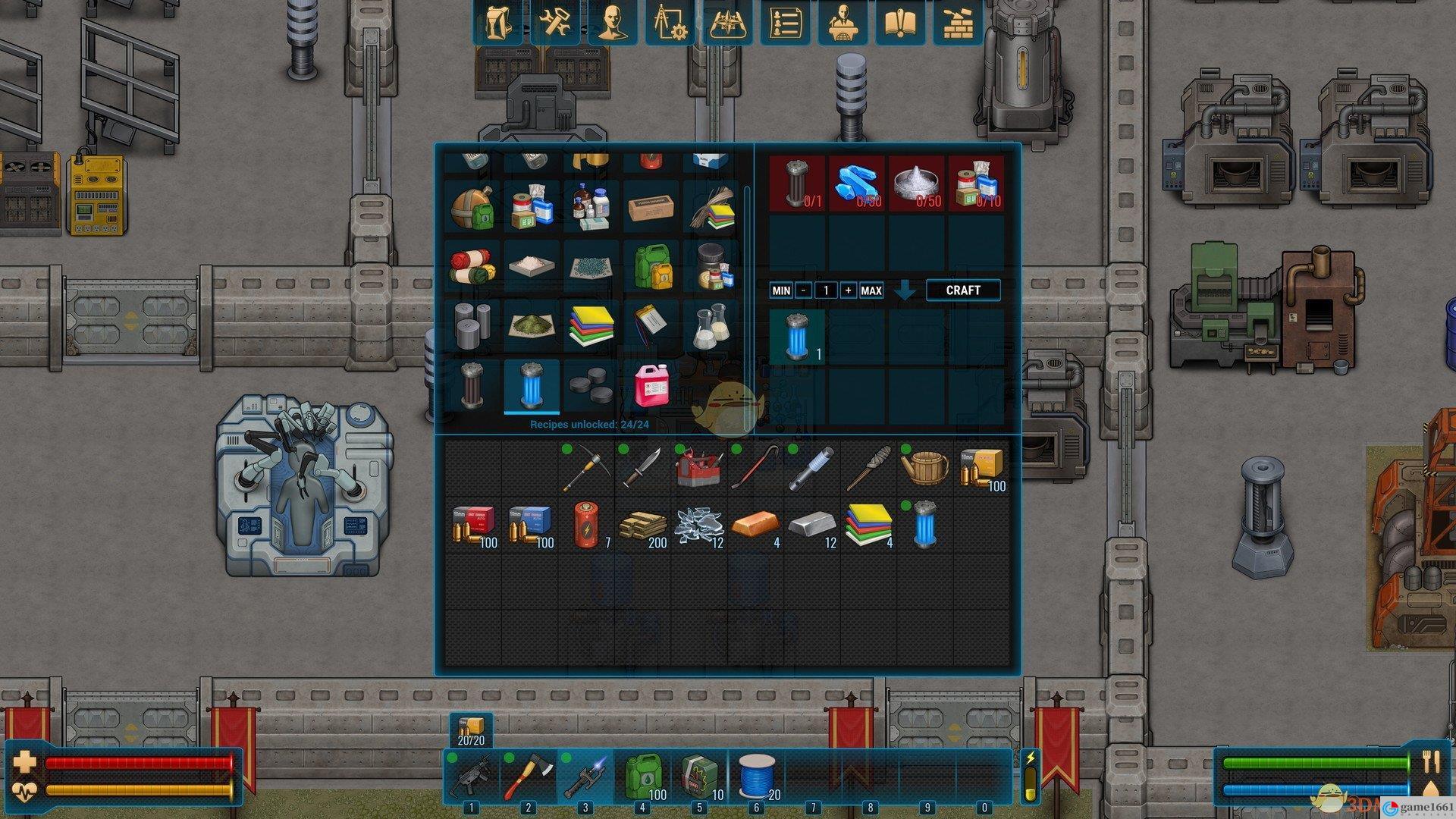Pick the combat knife inventory slot
Viewport: 1456px width, 819px height.
[643, 468]
